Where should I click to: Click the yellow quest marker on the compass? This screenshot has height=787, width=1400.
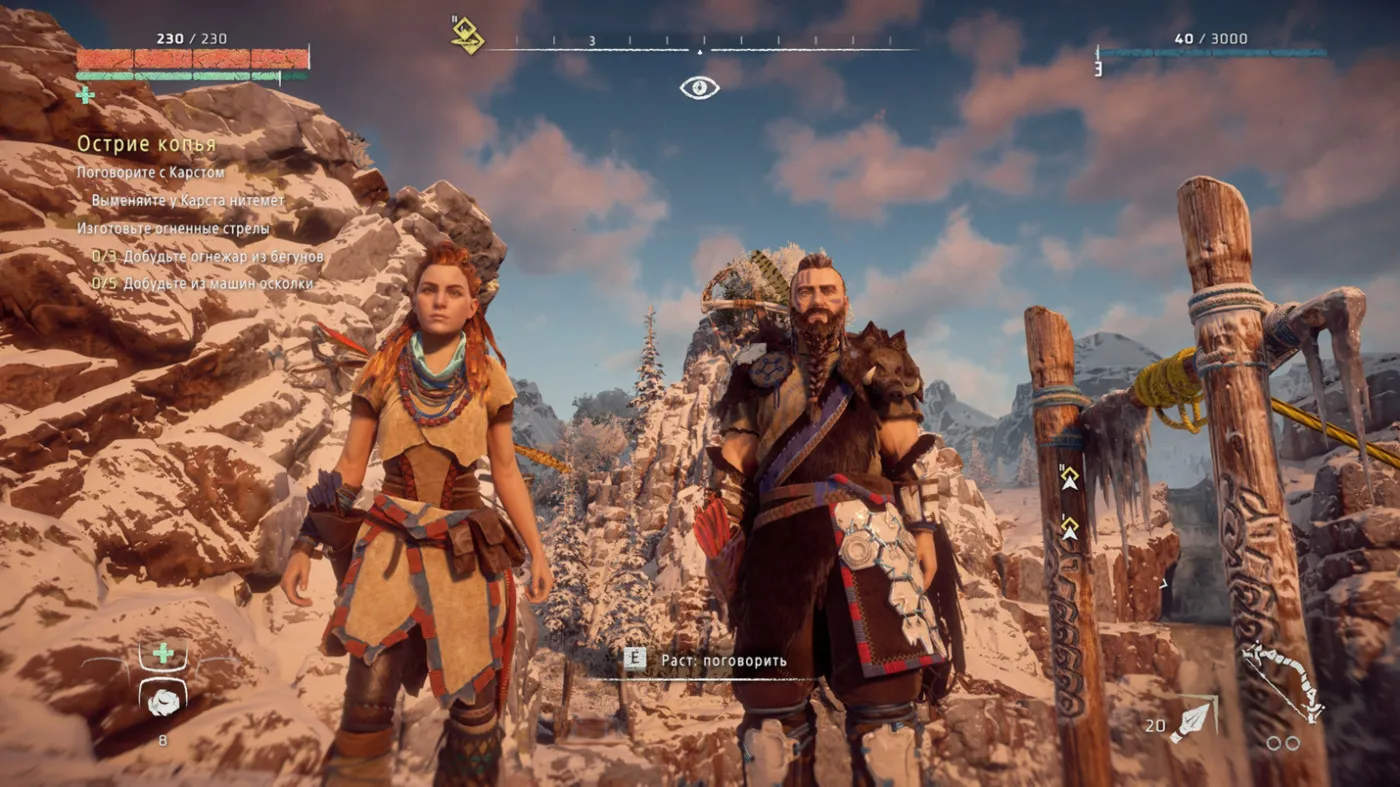pyautogui.click(x=467, y=36)
